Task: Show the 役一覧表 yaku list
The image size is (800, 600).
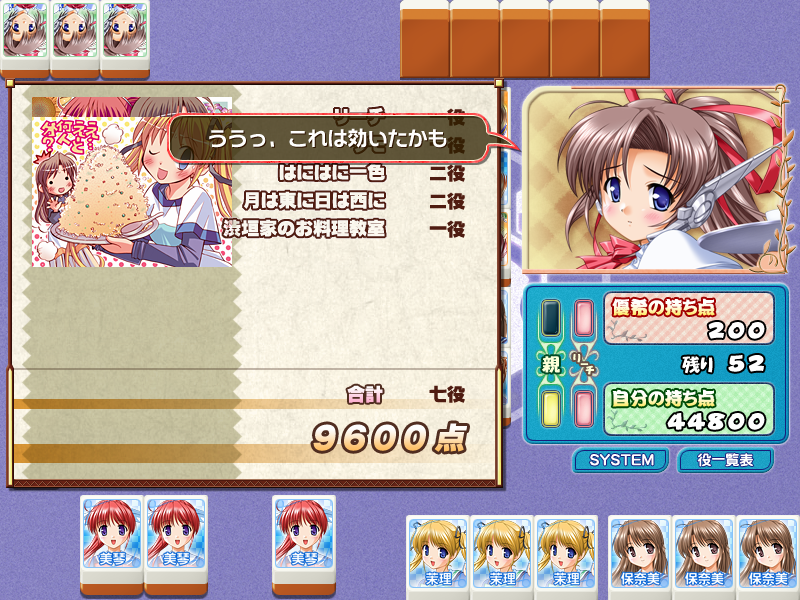Action: click(725, 460)
